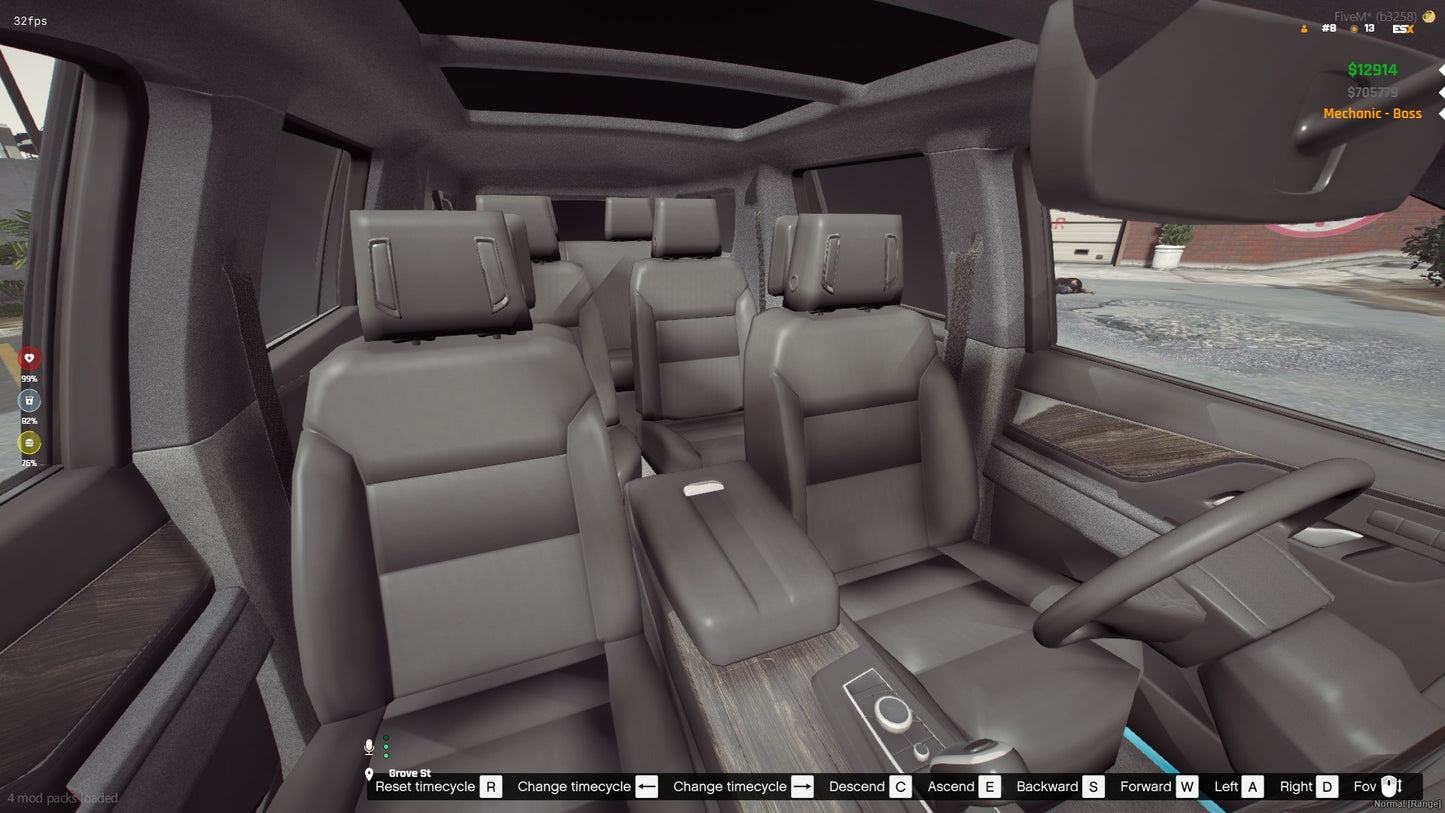Toggle the Descend C keybind
The image size is (1445, 813).
[899, 787]
